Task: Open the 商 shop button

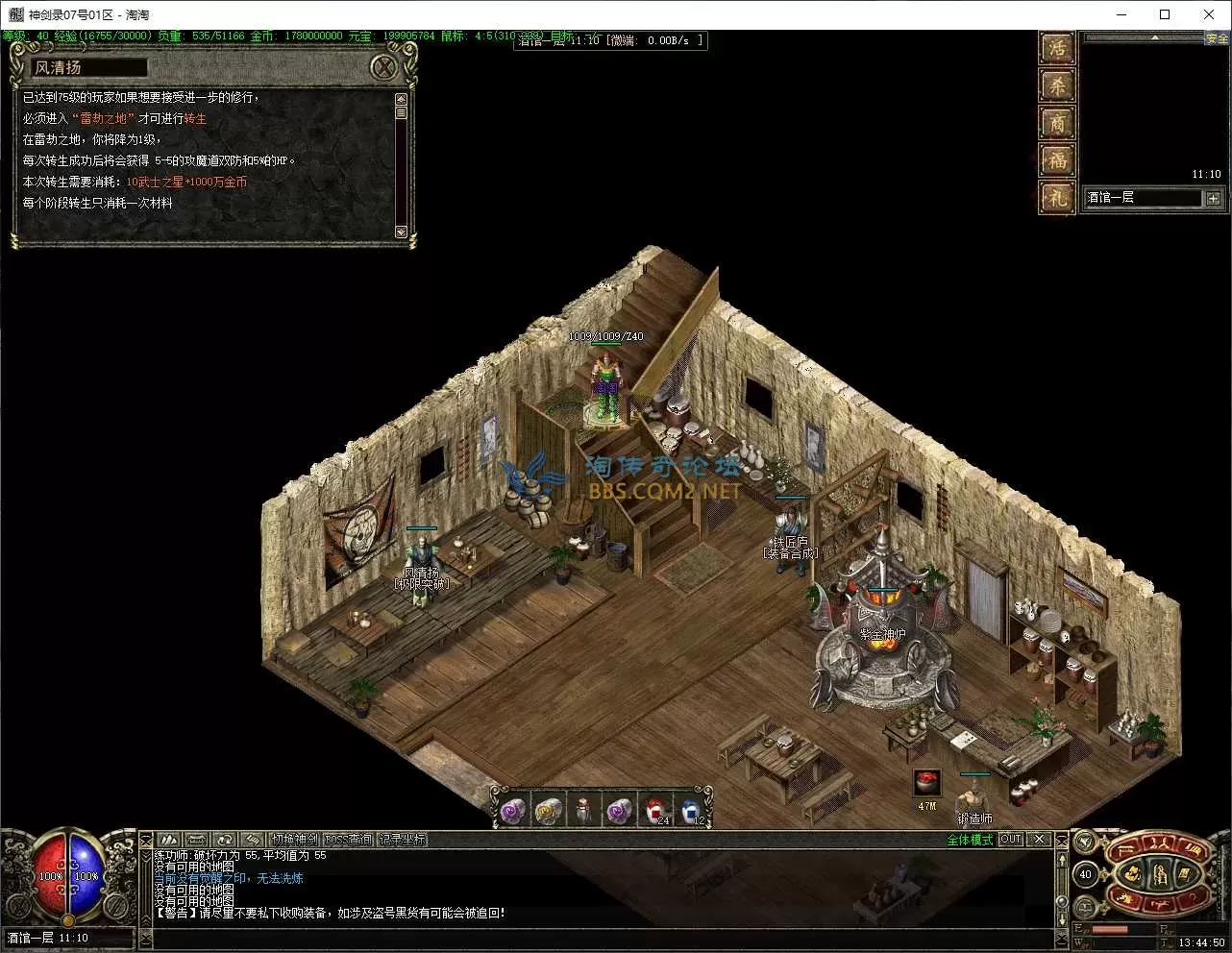Action: click(x=1057, y=124)
